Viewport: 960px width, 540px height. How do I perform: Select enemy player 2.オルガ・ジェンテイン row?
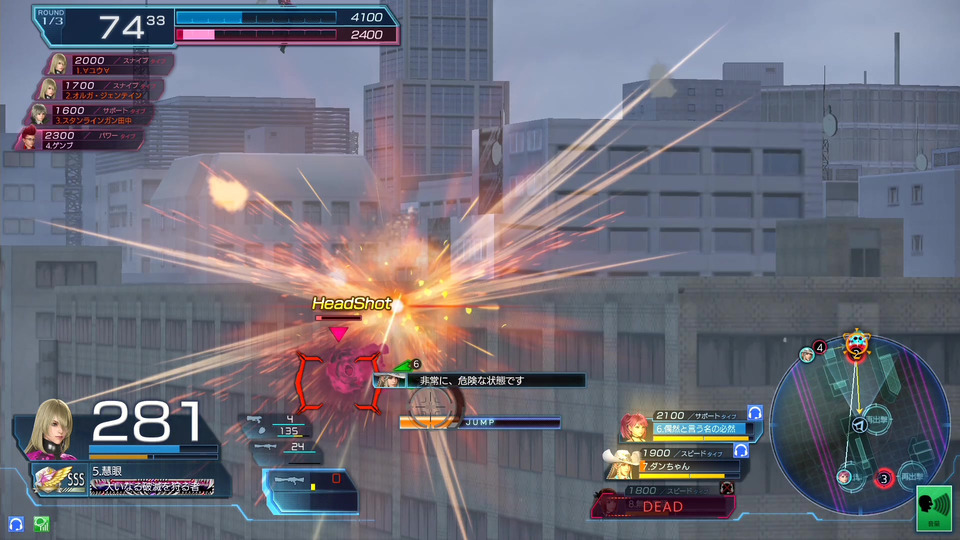tap(104, 89)
